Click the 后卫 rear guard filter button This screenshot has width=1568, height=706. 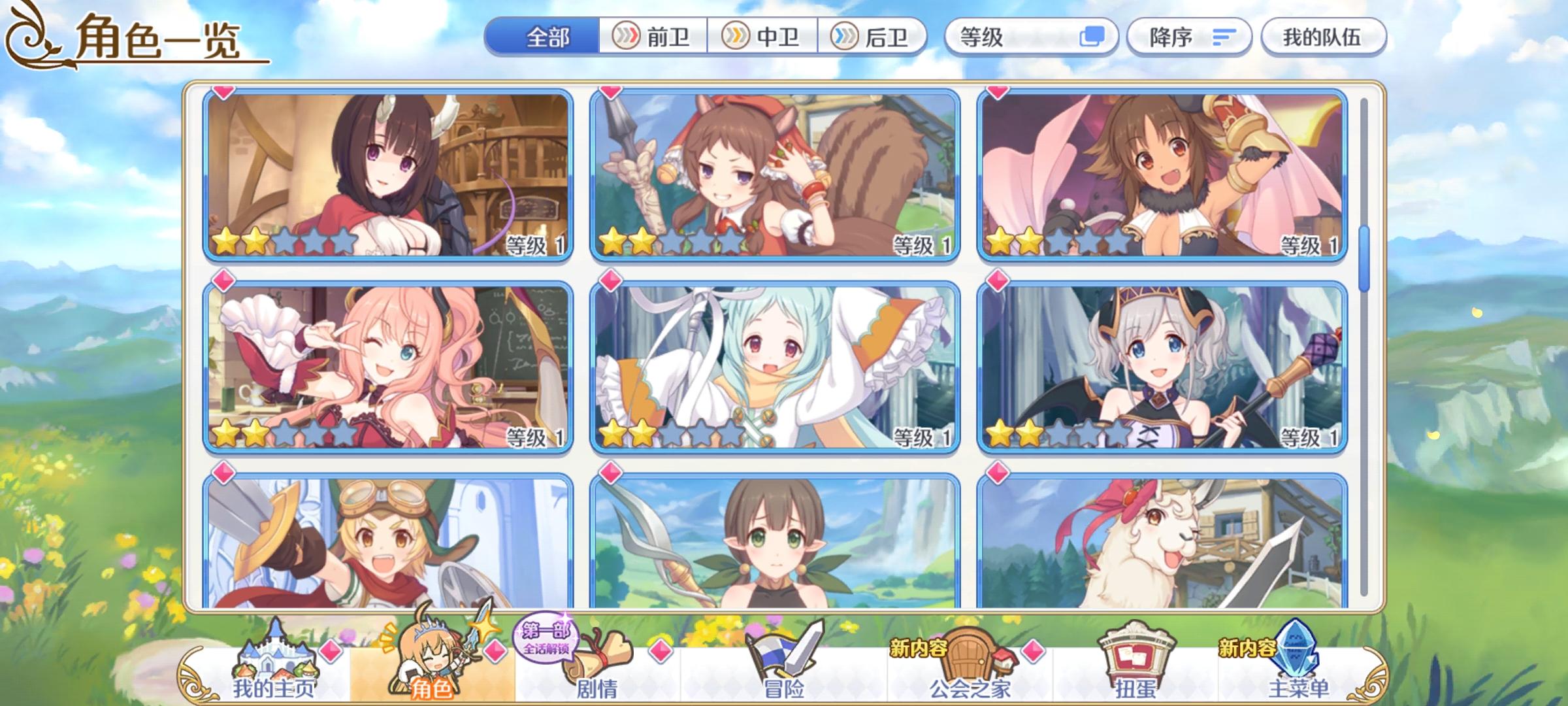coord(872,37)
